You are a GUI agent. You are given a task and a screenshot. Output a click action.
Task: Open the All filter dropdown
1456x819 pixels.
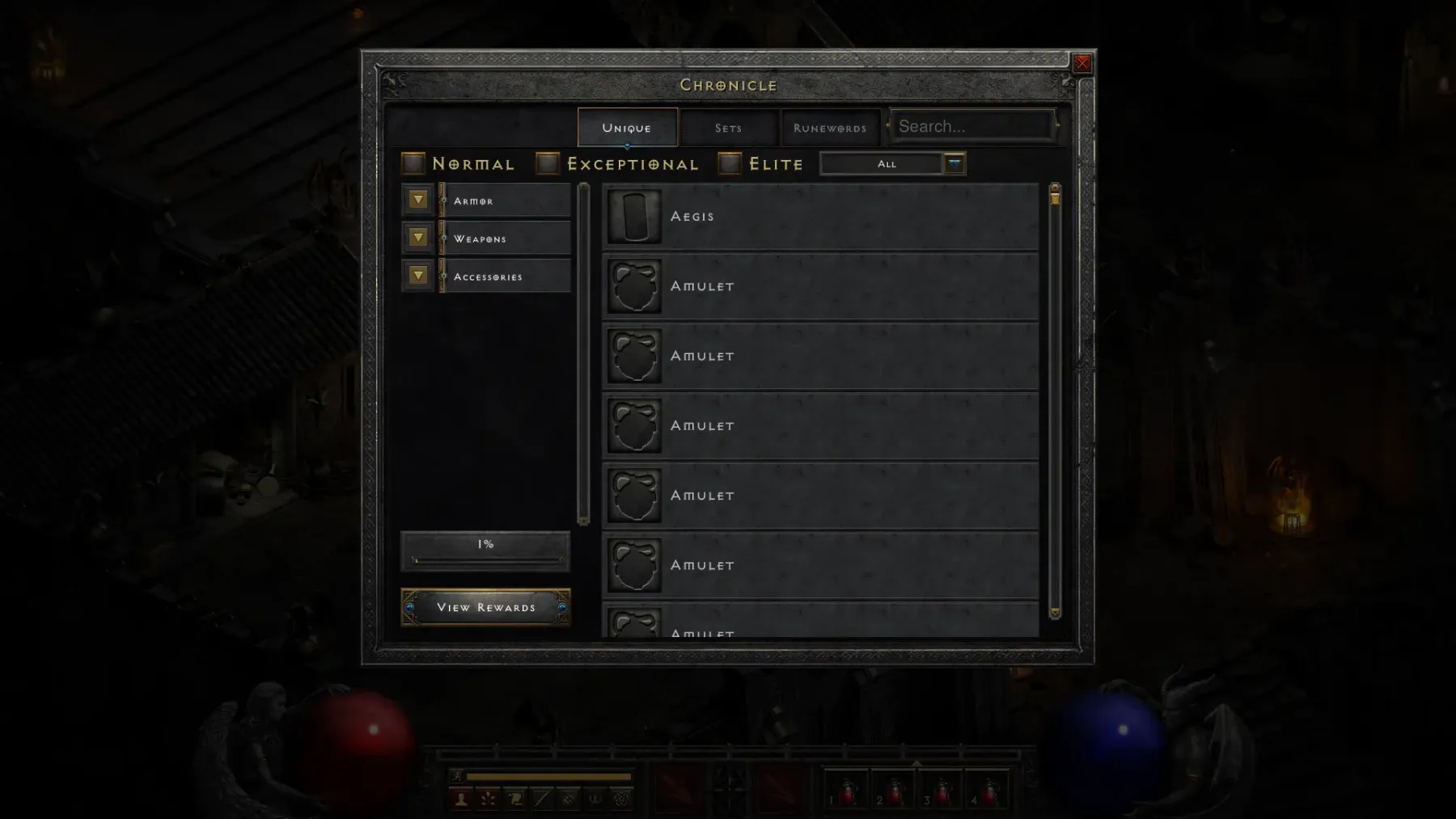(954, 164)
